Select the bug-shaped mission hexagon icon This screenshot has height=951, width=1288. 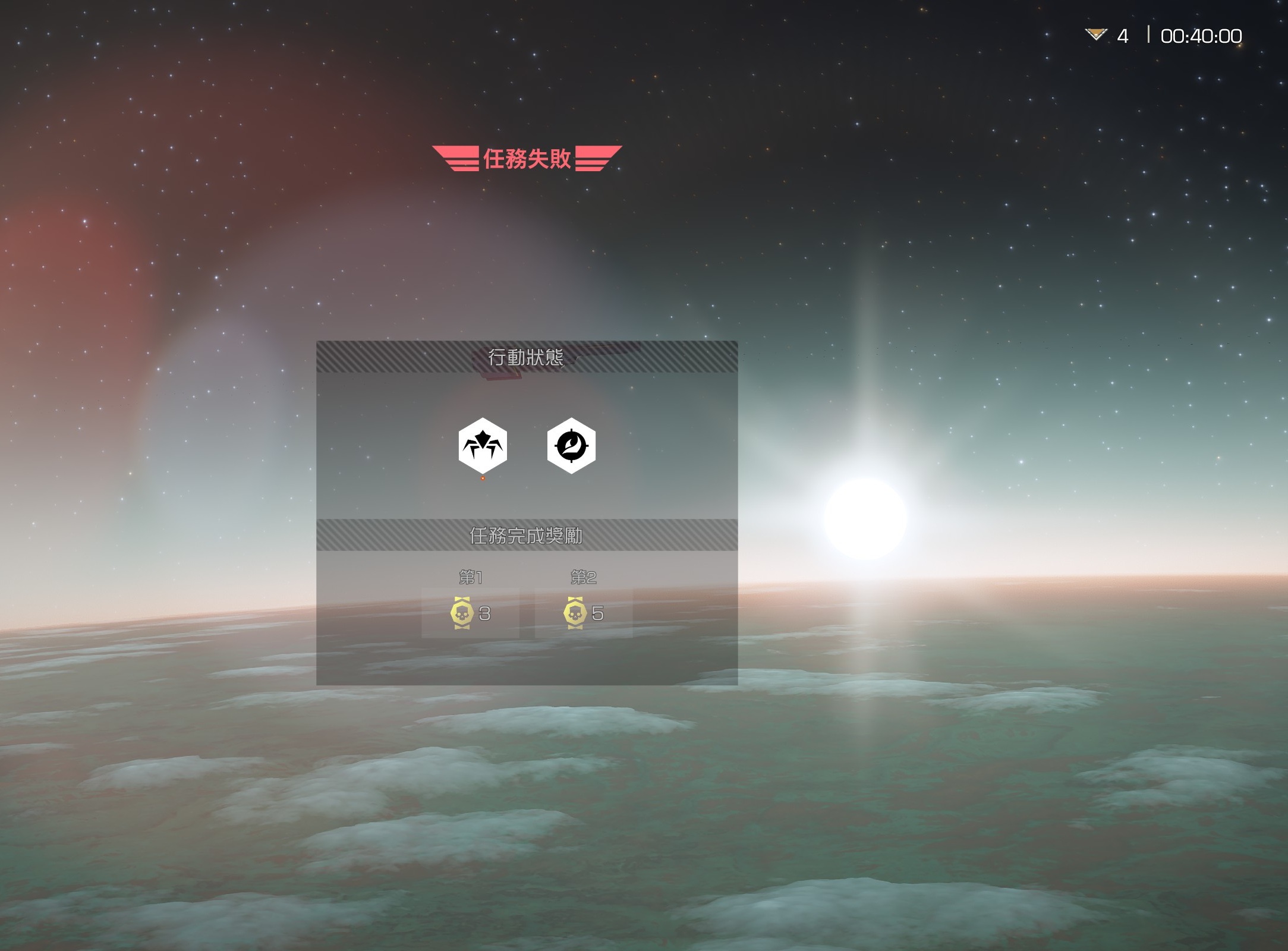[x=483, y=446]
